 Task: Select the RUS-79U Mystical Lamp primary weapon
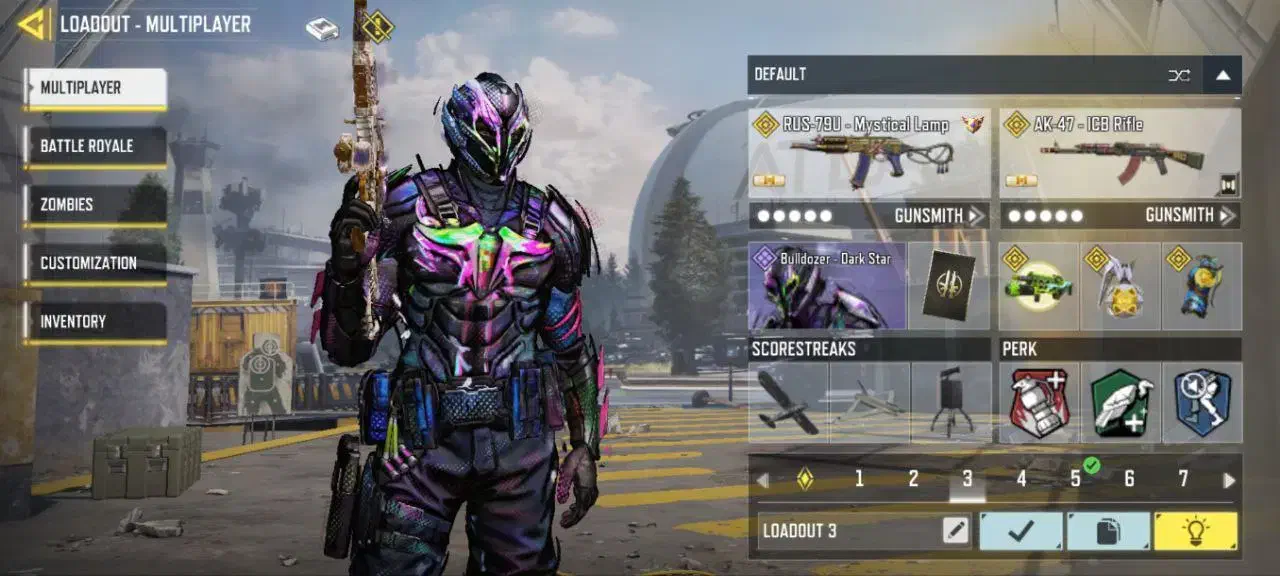pyautogui.click(x=869, y=153)
